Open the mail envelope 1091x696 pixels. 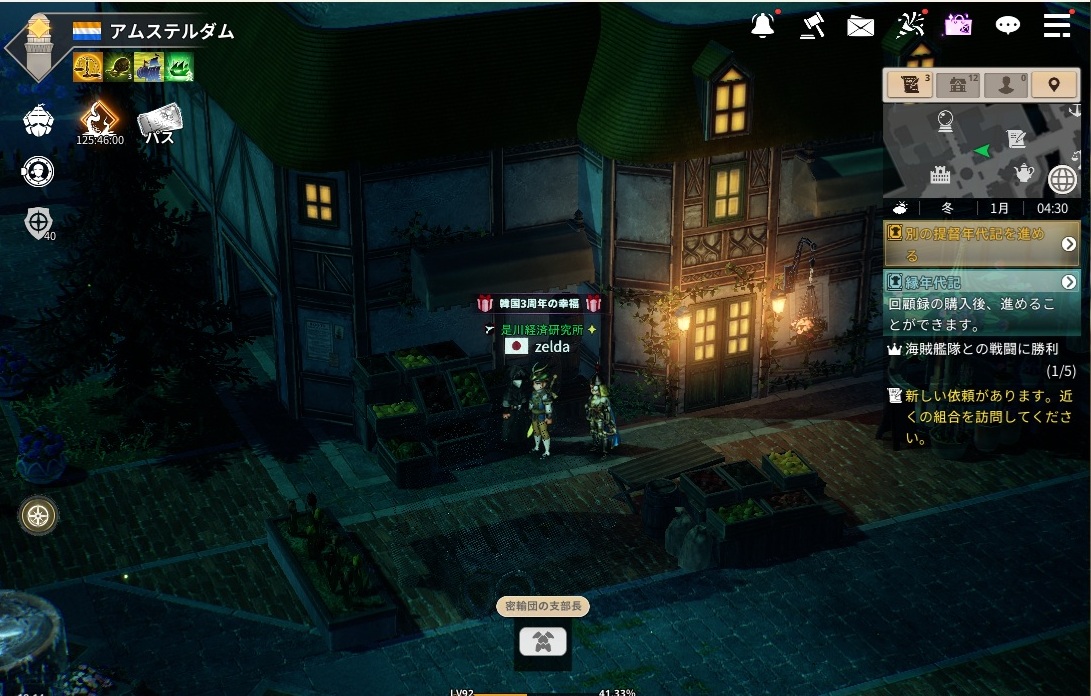click(x=860, y=27)
